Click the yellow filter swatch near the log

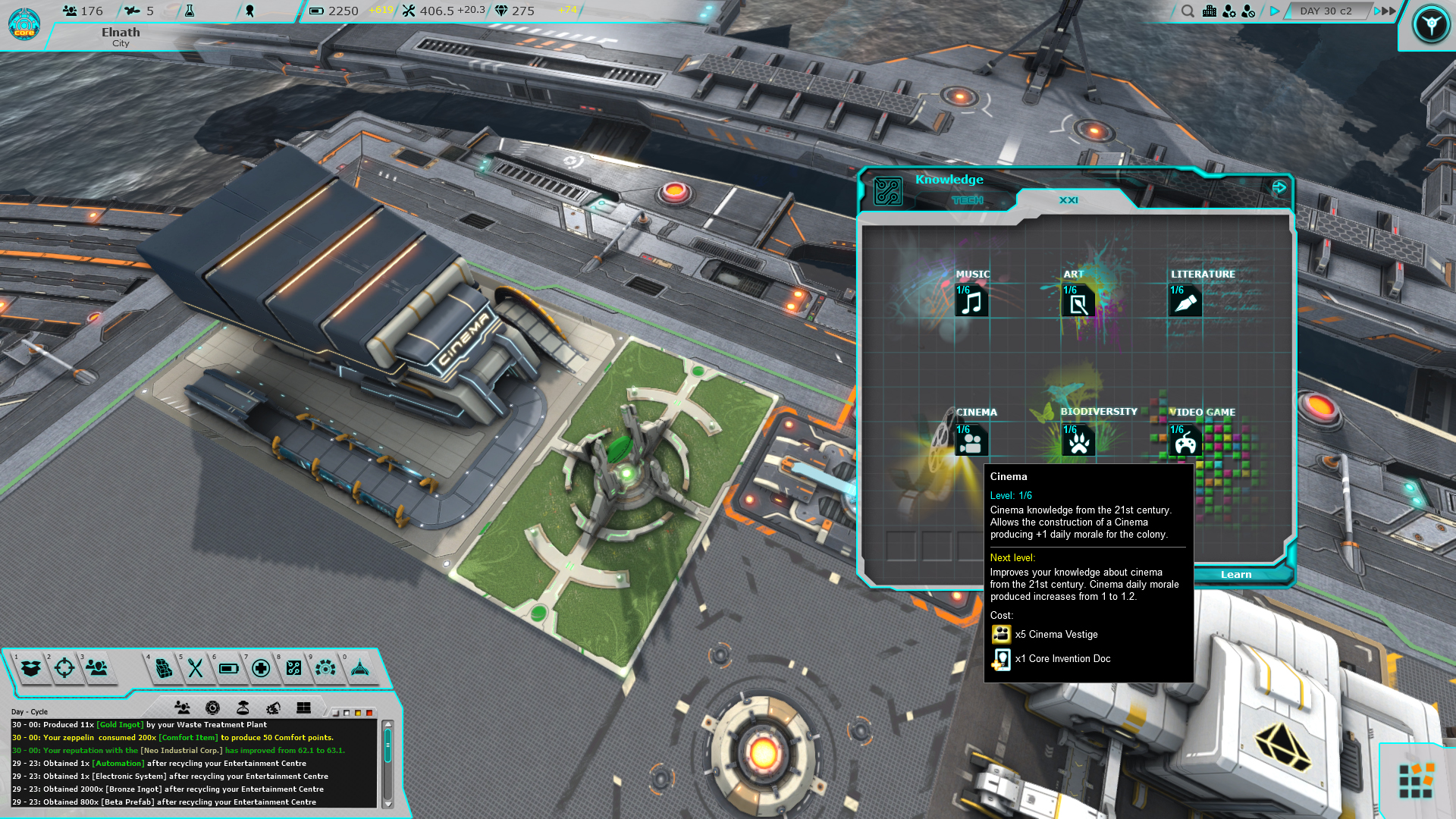(x=356, y=713)
